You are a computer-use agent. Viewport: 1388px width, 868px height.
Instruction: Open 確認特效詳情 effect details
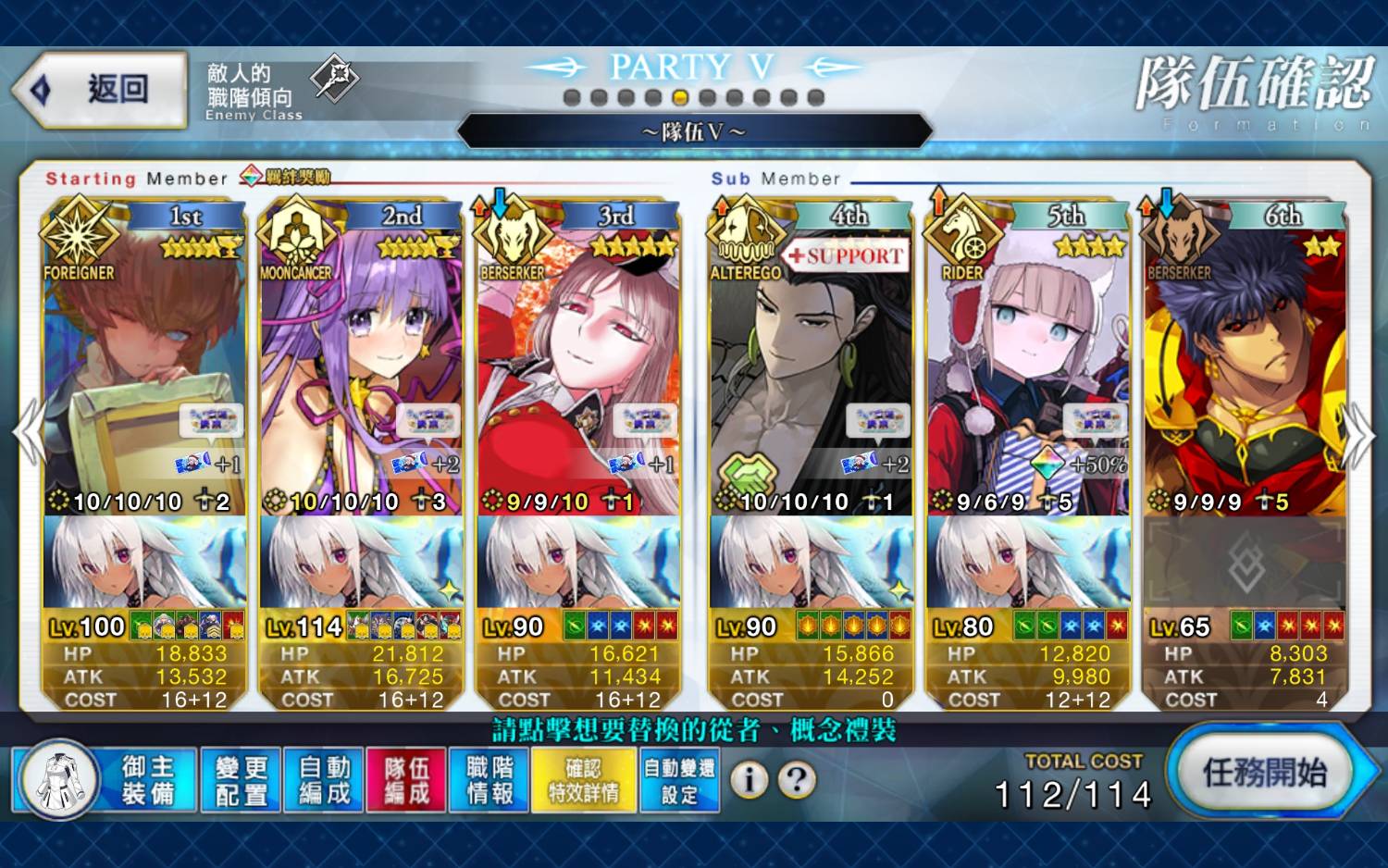click(x=584, y=780)
